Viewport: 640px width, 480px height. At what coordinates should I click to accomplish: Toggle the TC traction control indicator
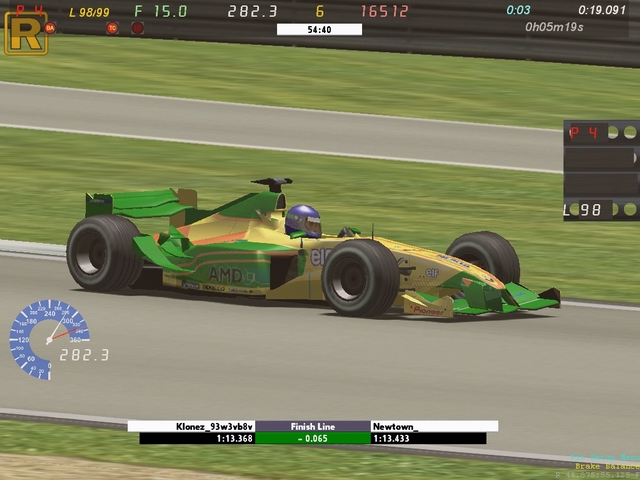pyautogui.click(x=112, y=28)
